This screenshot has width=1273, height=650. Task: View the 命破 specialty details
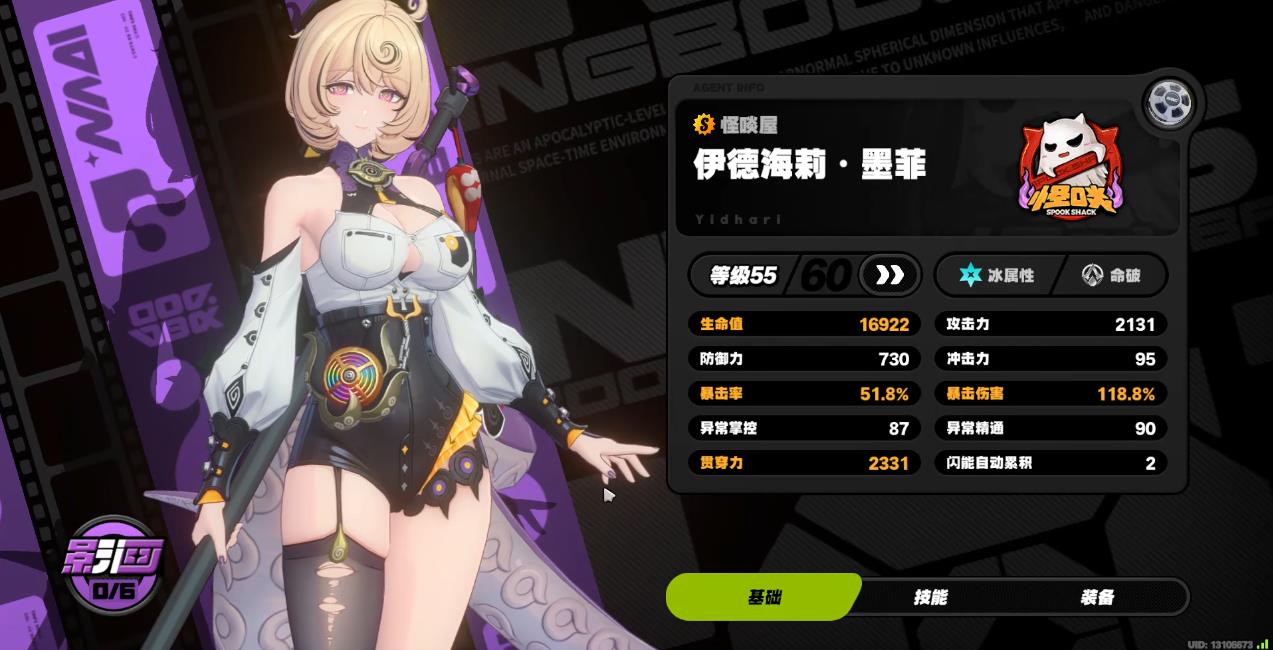coord(1111,275)
